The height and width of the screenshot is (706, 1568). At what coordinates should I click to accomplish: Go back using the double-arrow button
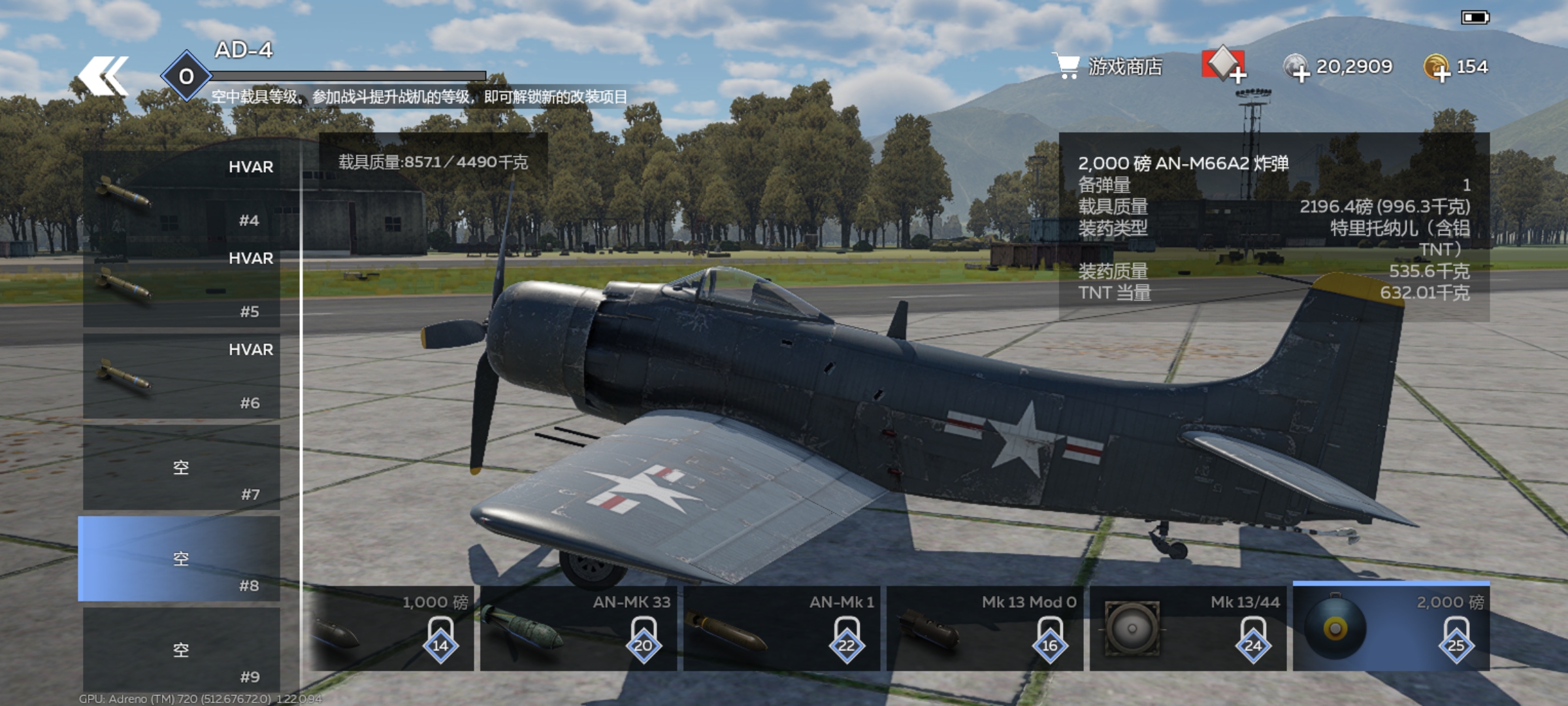pos(103,76)
